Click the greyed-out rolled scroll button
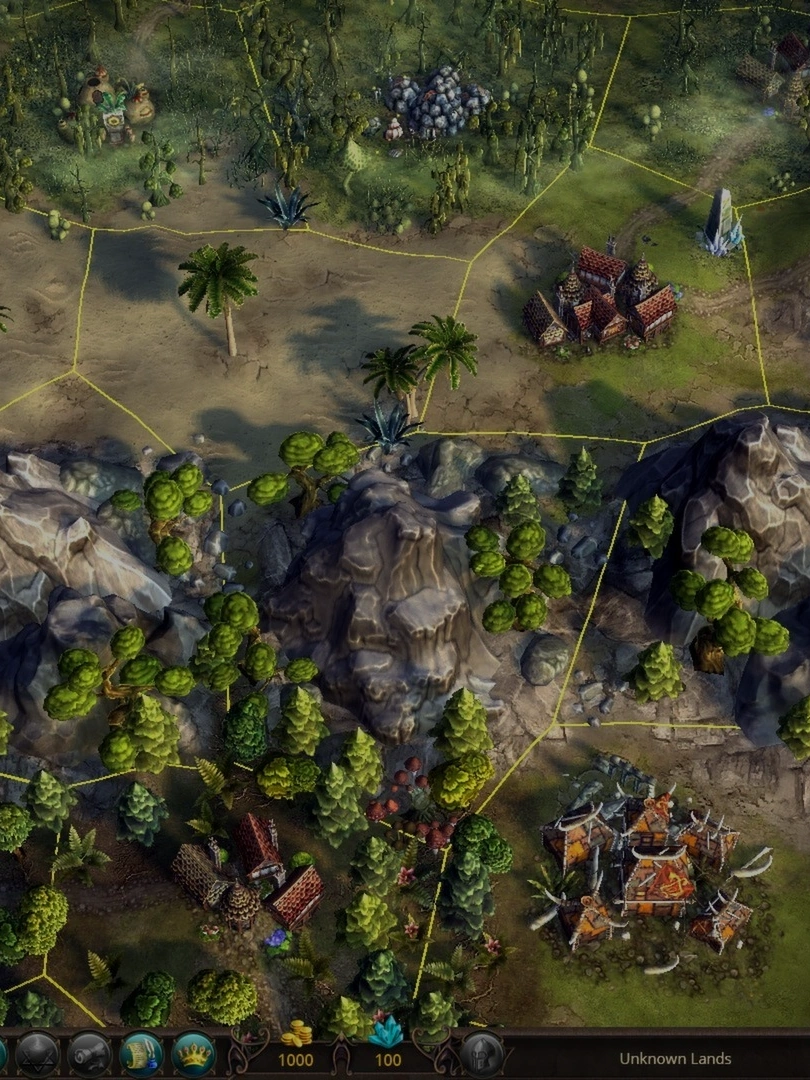This screenshot has width=810, height=1080. [89, 1055]
